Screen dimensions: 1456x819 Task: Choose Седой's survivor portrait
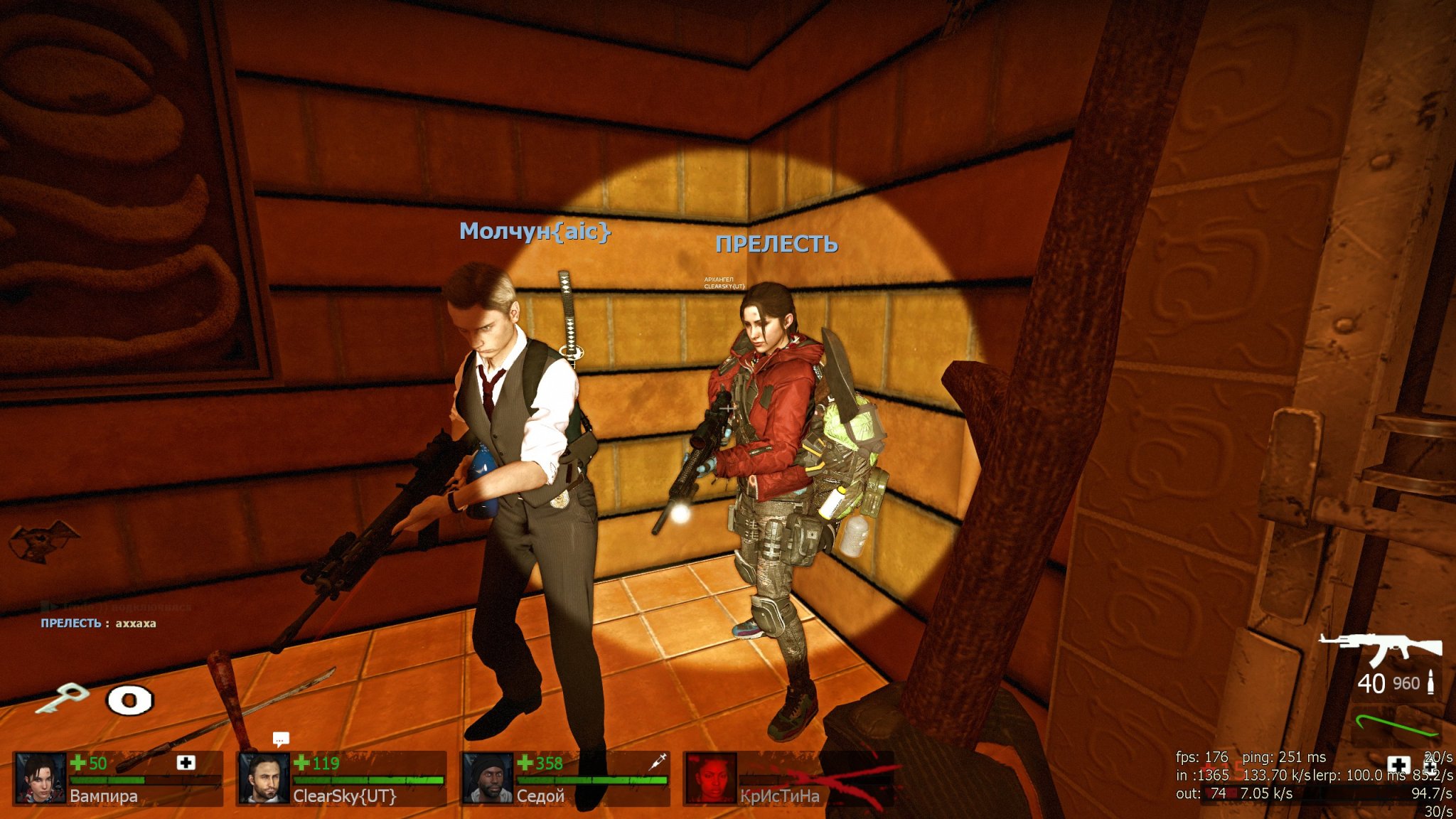pyautogui.click(x=487, y=778)
